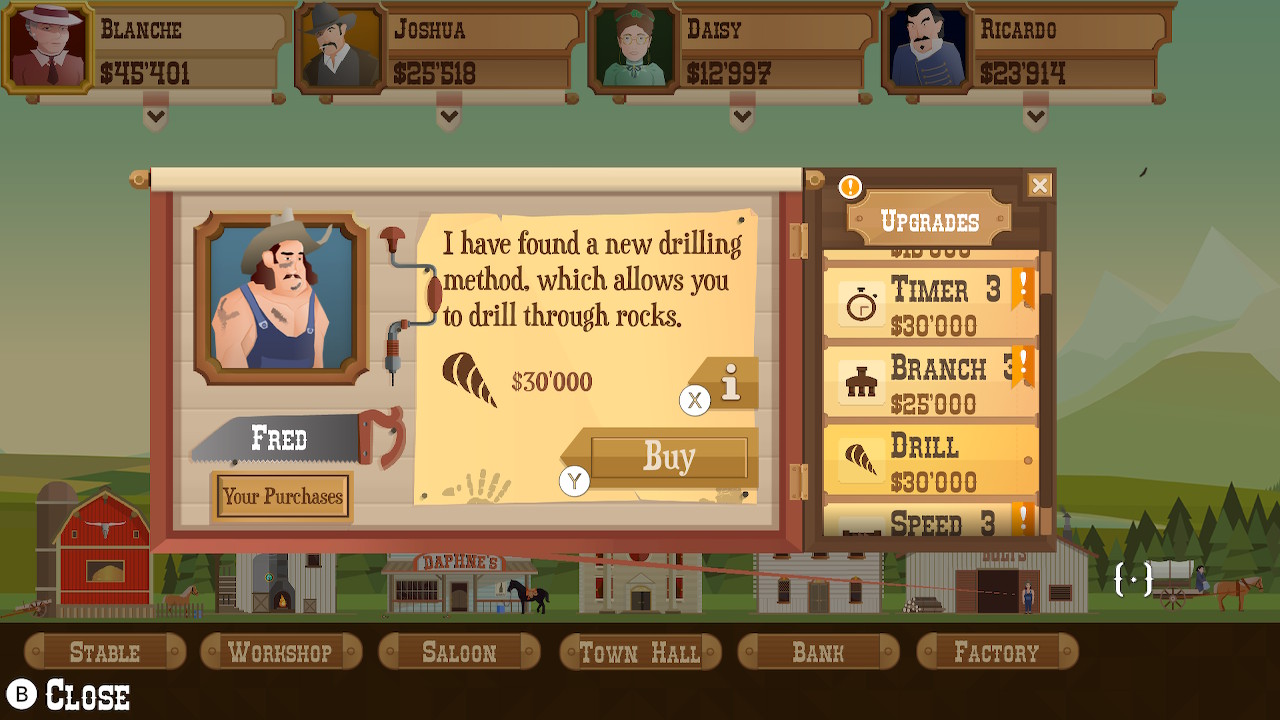
Task: Open Your Purchases
Action: [x=283, y=497]
